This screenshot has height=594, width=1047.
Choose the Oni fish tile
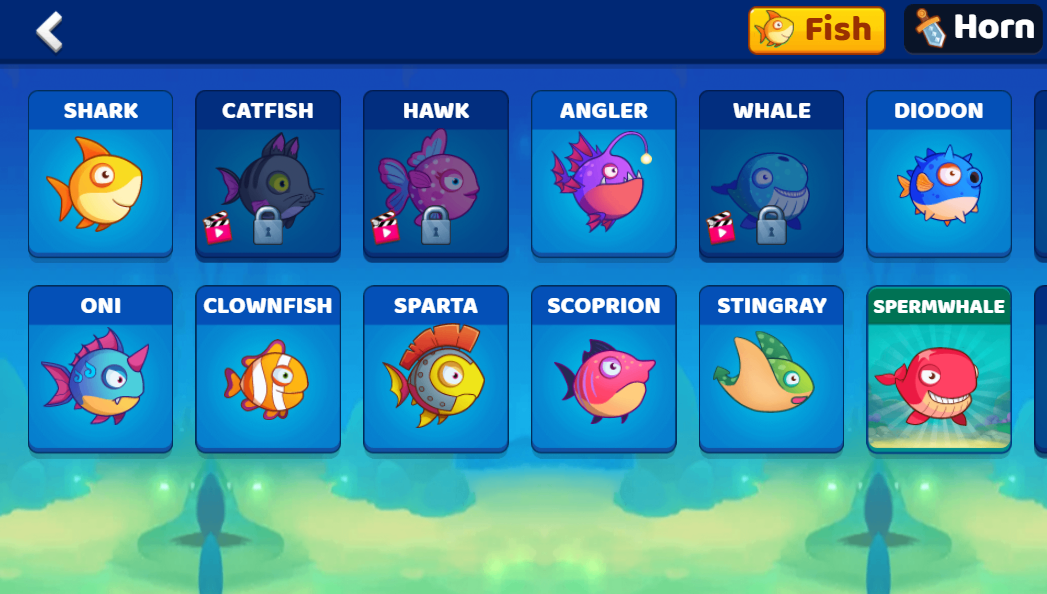click(100, 370)
